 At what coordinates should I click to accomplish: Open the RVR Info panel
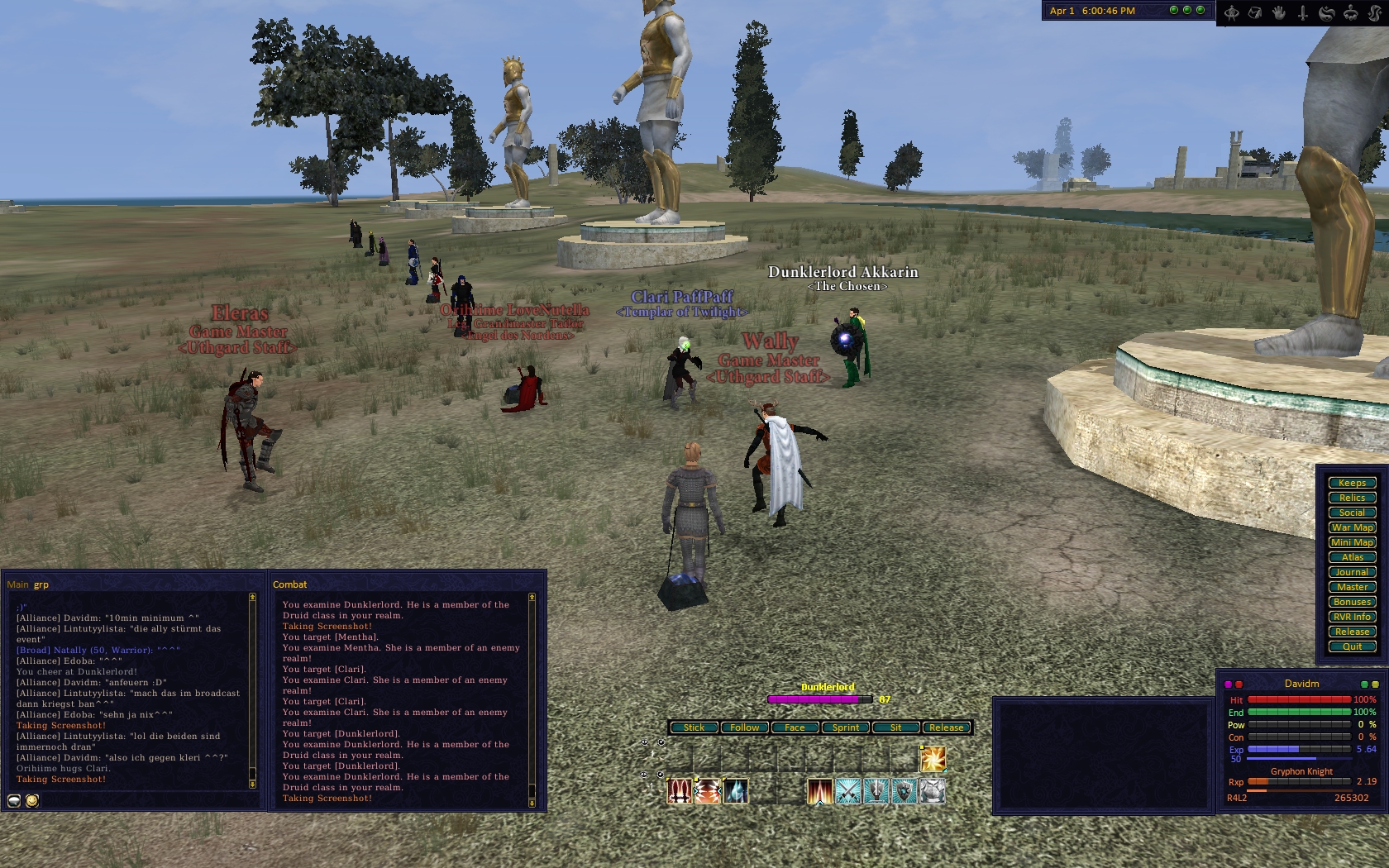[1352, 617]
